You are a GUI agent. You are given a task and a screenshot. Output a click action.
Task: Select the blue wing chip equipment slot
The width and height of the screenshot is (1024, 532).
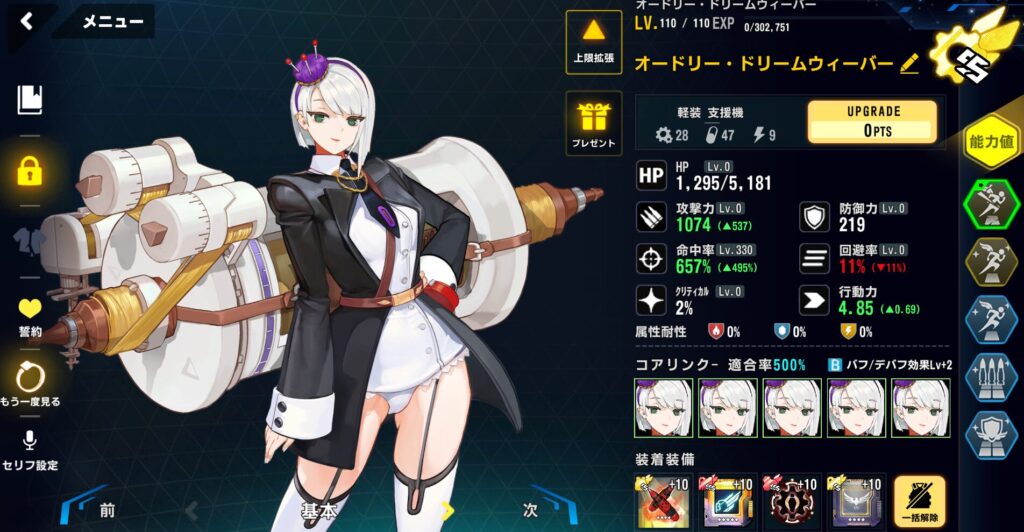[x=728, y=501]
